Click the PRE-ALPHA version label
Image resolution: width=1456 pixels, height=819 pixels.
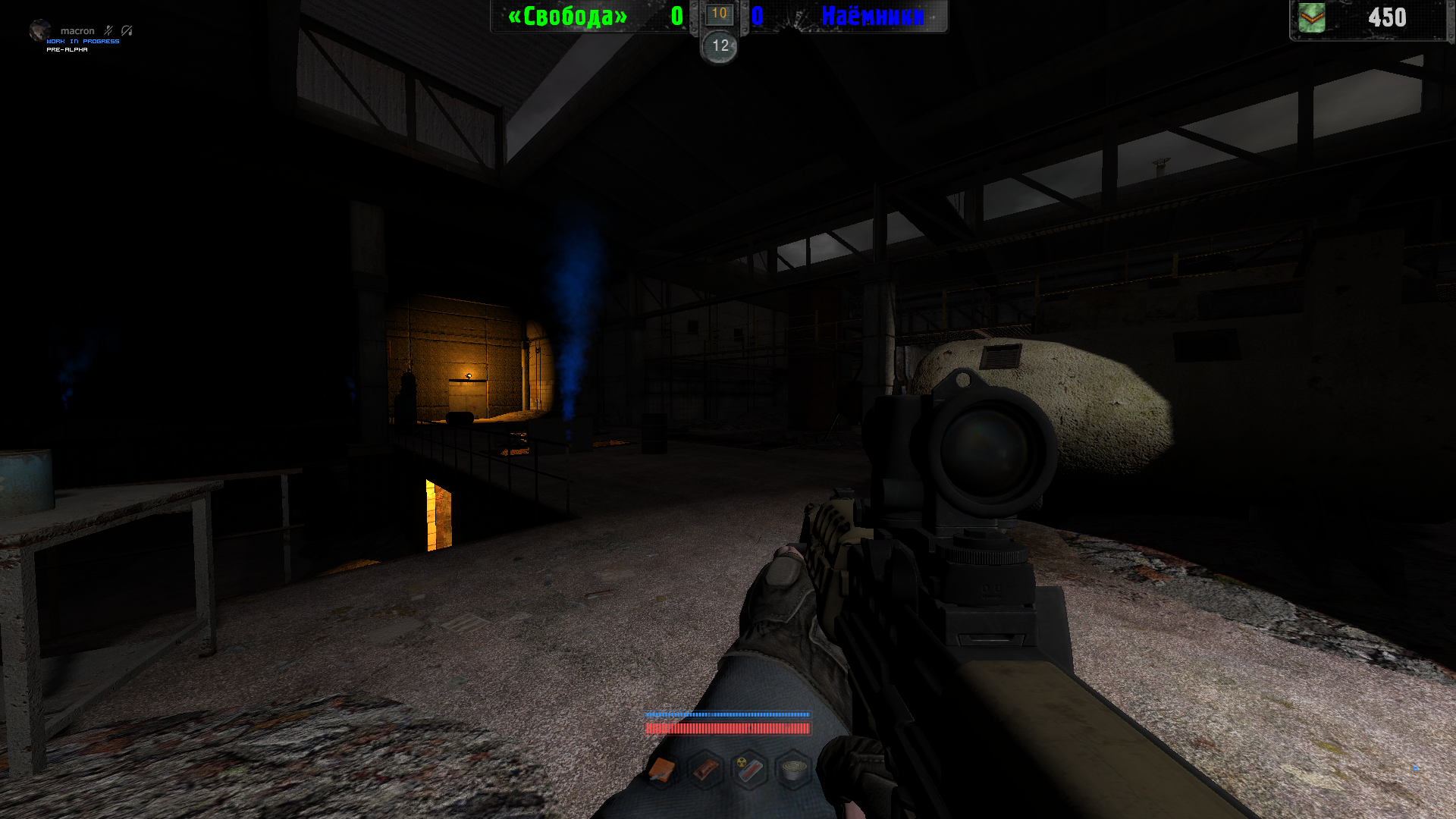click(67, 50)
